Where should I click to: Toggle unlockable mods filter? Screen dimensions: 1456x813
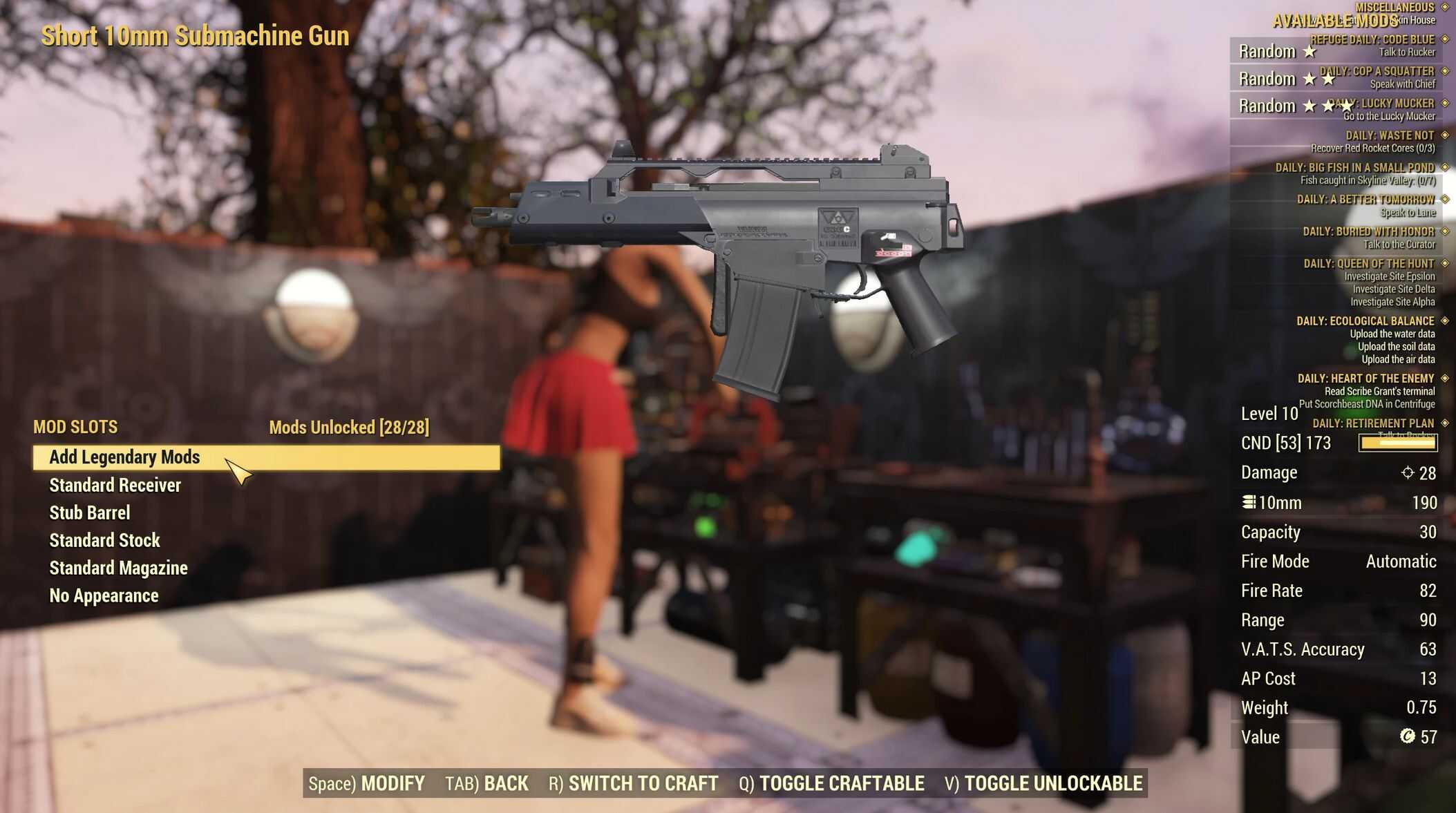[1043, 783]
